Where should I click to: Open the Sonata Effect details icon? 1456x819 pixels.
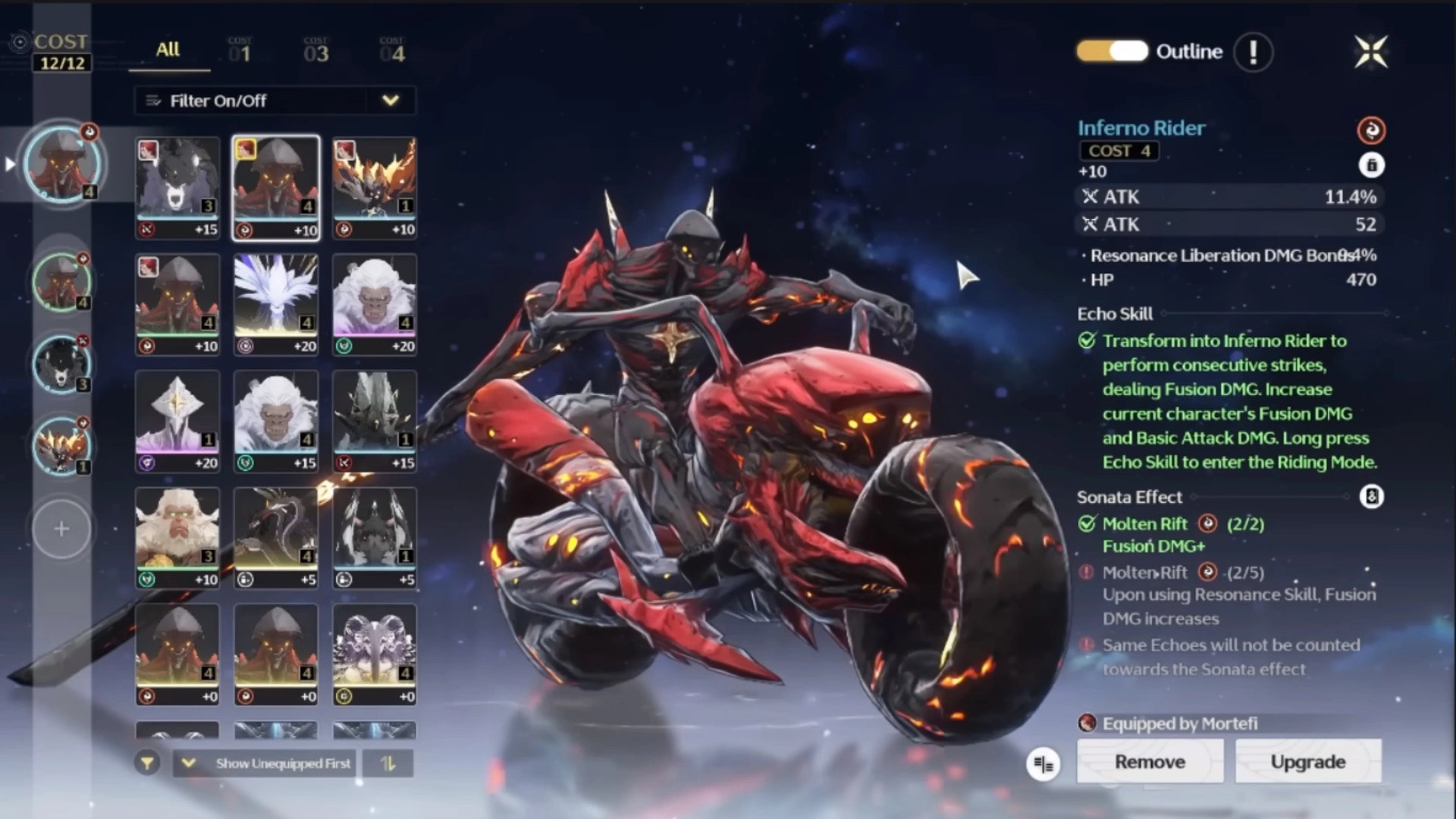point(1371,497)
